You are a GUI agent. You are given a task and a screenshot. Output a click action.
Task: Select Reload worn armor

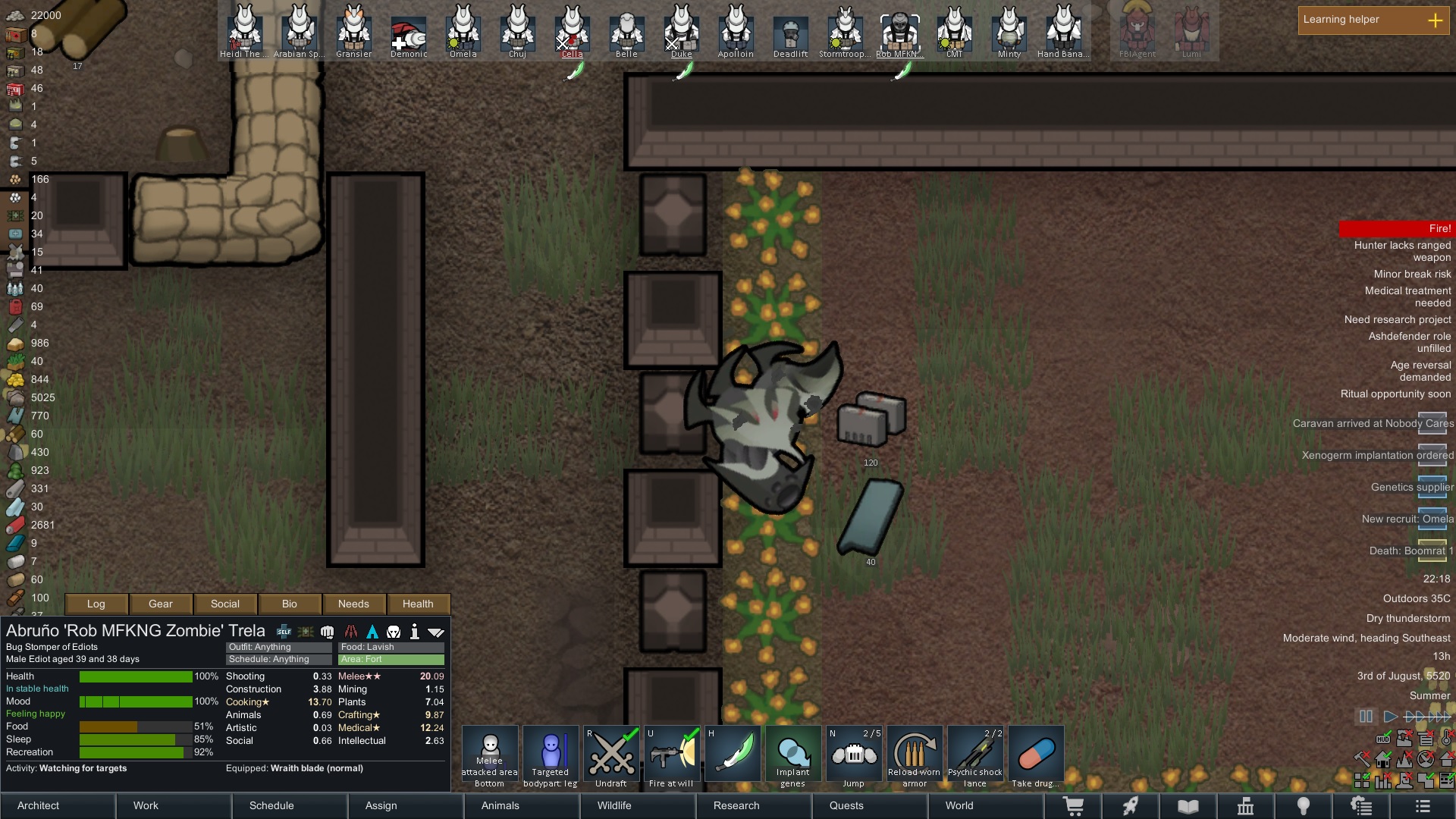pyautogui.click(x=915, y=757)
